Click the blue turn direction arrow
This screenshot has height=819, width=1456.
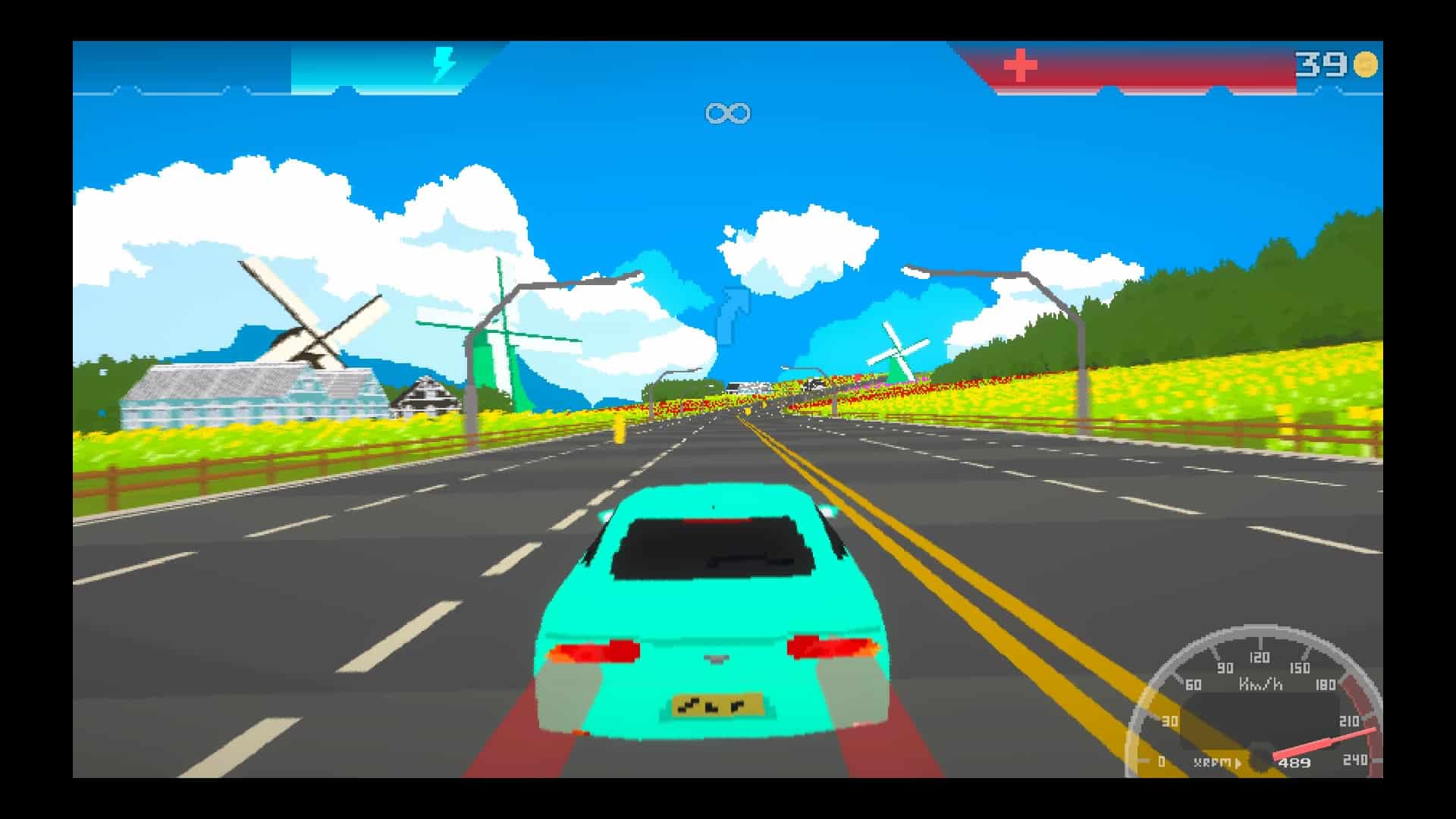point(733,314)
